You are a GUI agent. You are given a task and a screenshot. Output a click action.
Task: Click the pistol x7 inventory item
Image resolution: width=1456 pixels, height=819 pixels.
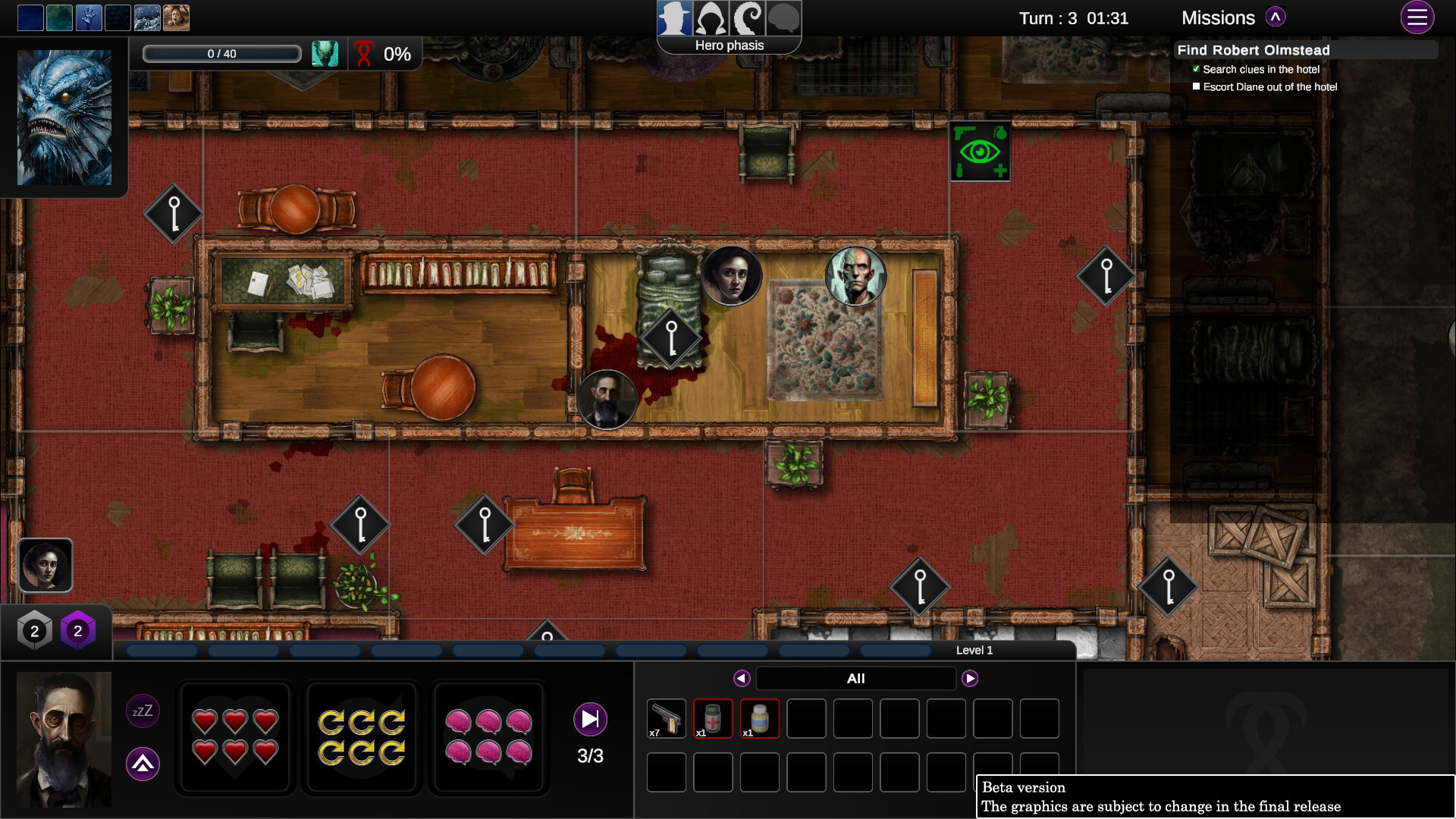coord(666,717)
